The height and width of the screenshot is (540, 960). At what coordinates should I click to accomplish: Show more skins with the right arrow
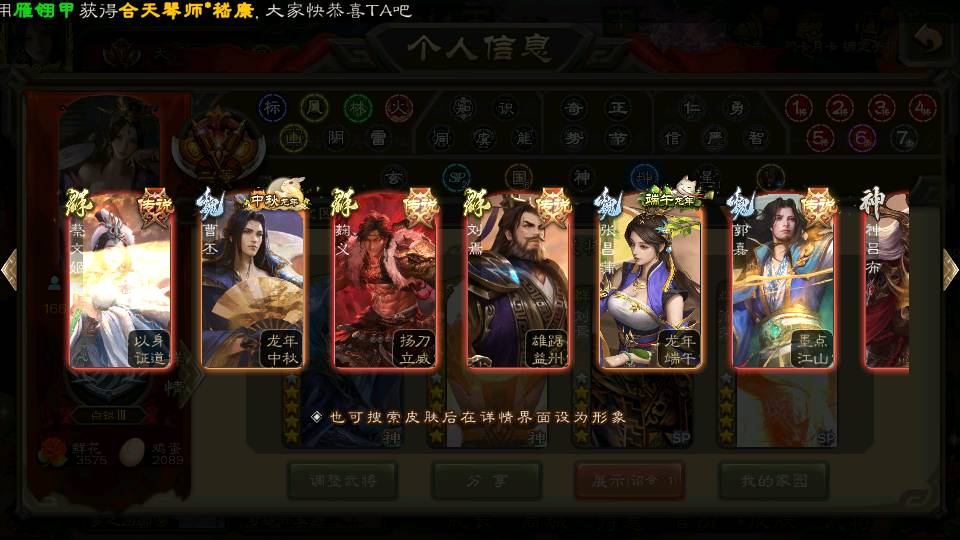pos(949,269)
